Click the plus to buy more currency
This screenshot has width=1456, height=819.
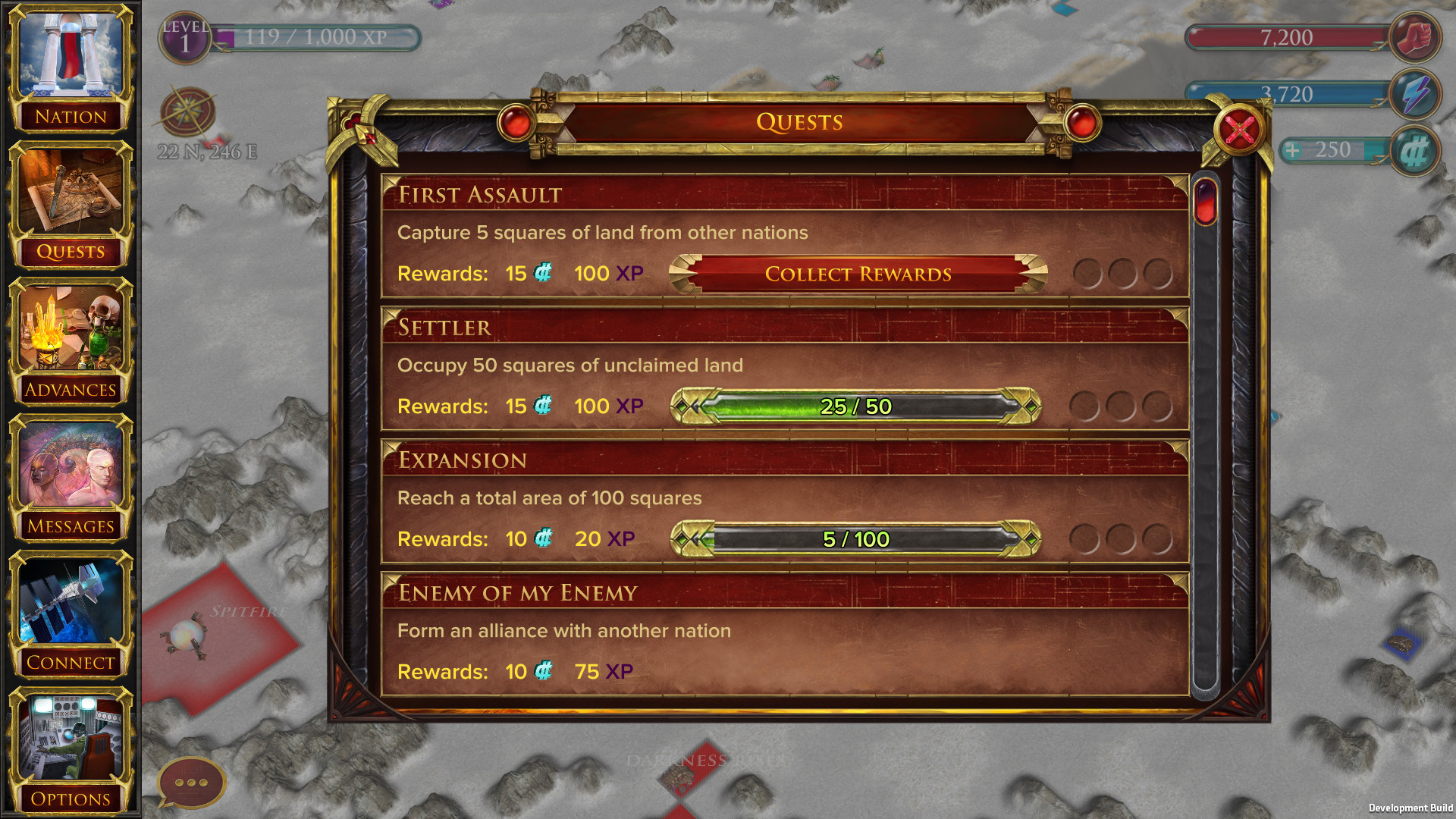click(1293, 149)
